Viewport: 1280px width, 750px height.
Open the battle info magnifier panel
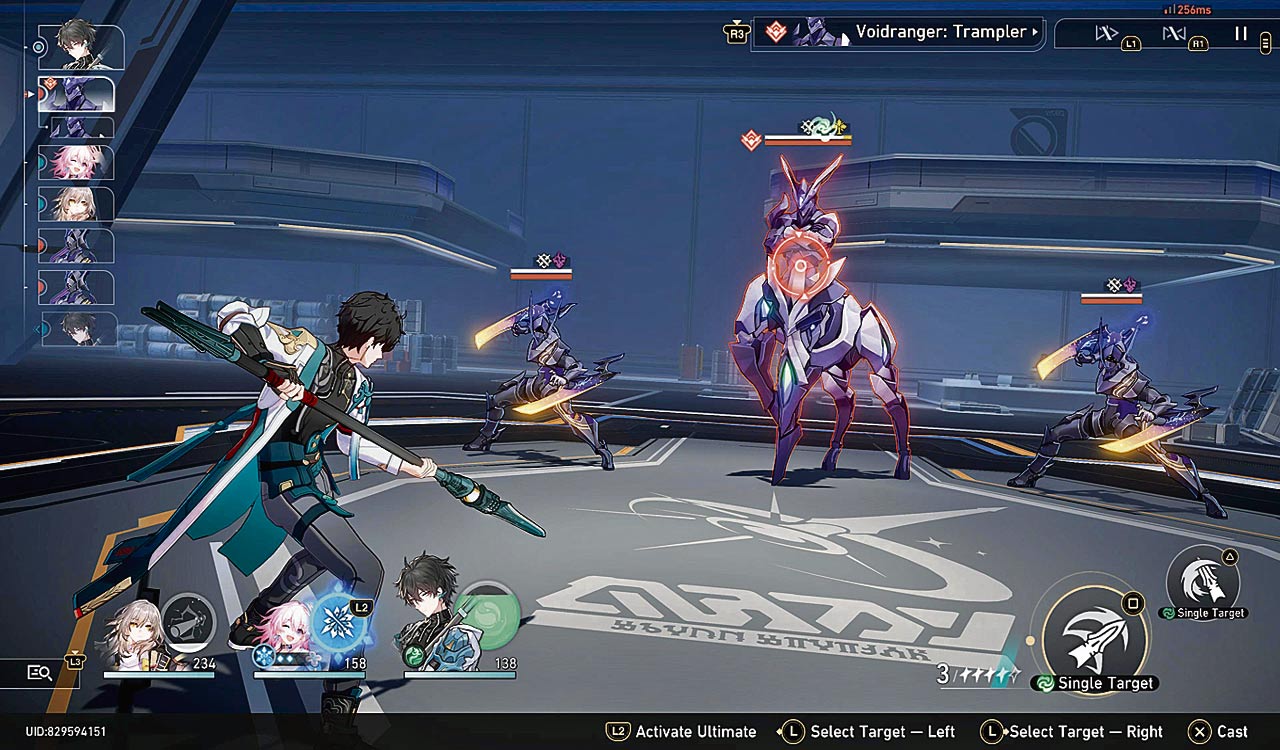(39, 673)
